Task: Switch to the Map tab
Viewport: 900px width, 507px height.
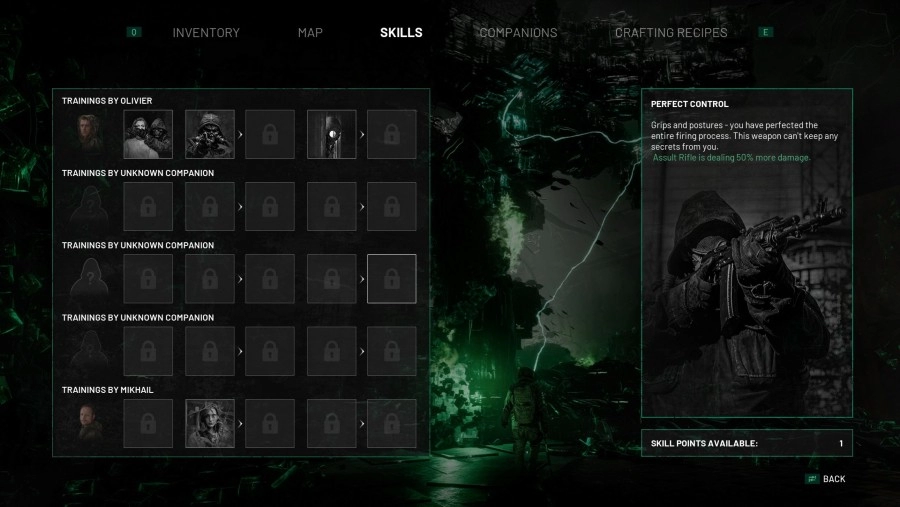Action: (310, 33)
